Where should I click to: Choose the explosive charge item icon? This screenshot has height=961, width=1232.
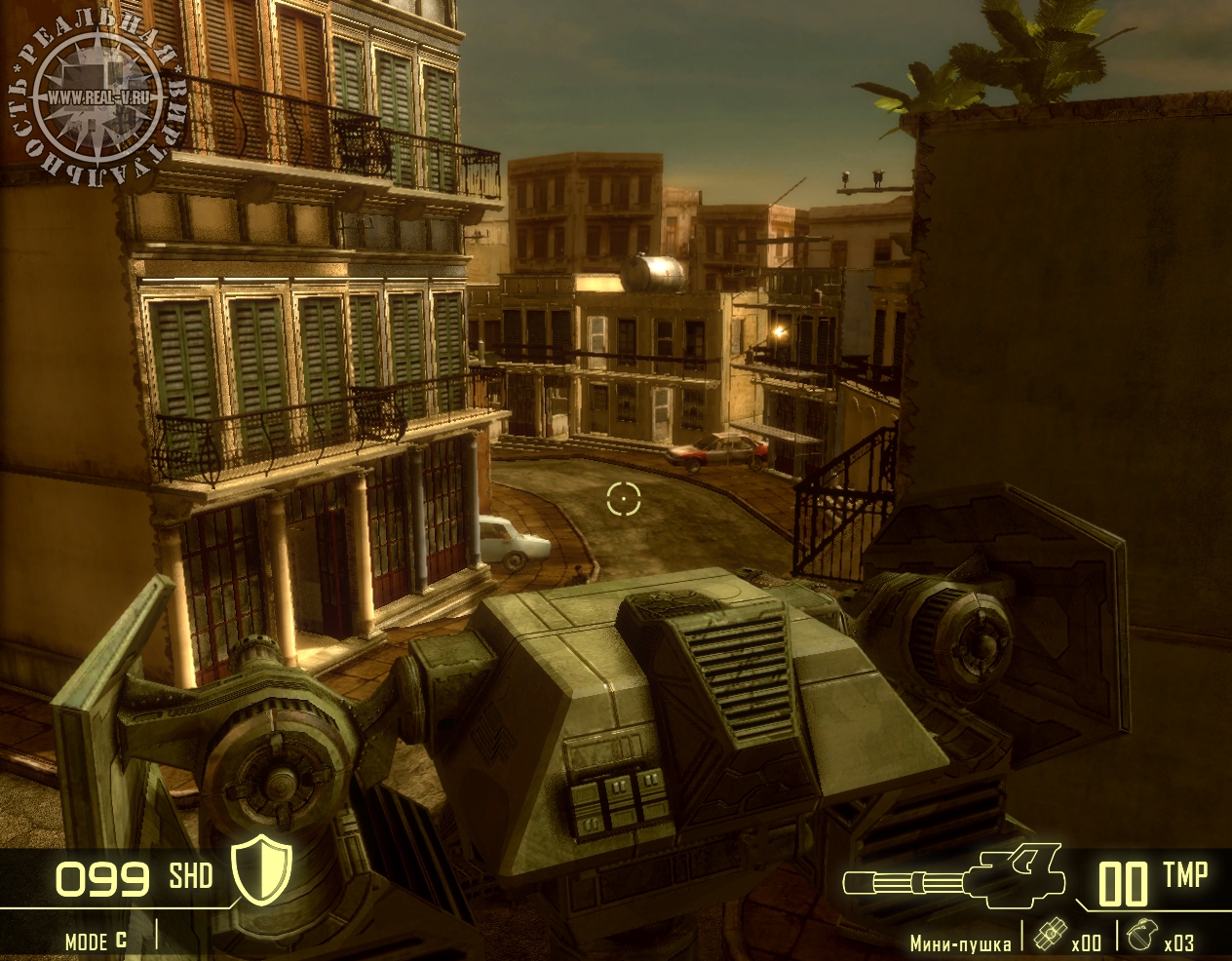click(1049, 934)
